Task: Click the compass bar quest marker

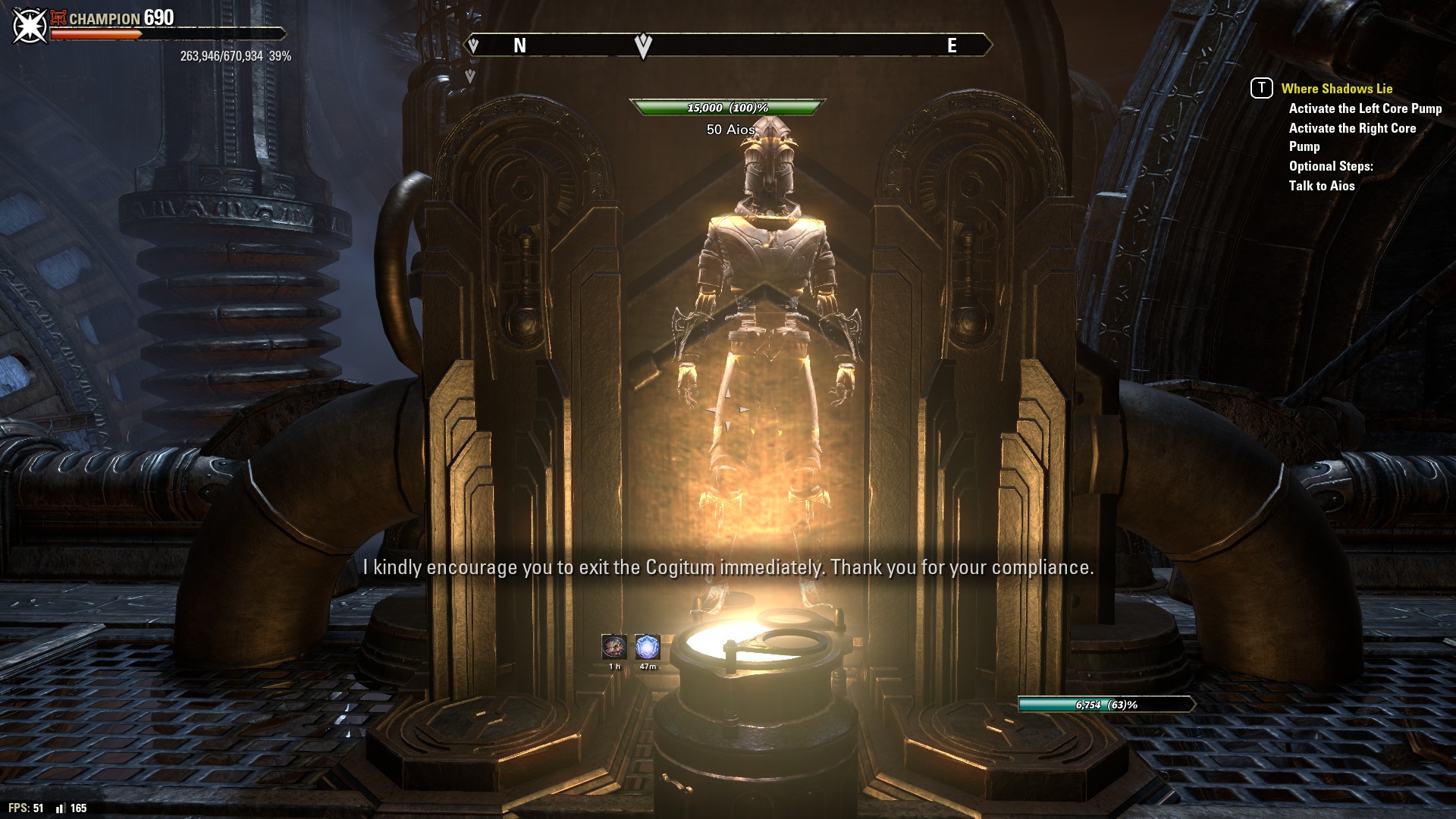Action: coord(642,45)
